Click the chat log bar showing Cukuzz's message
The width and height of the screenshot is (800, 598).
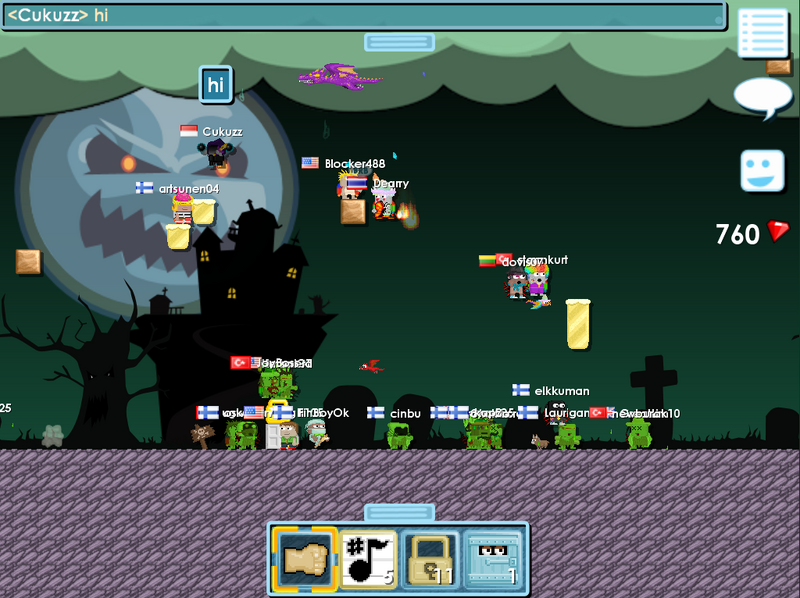[x=362, y=16]
